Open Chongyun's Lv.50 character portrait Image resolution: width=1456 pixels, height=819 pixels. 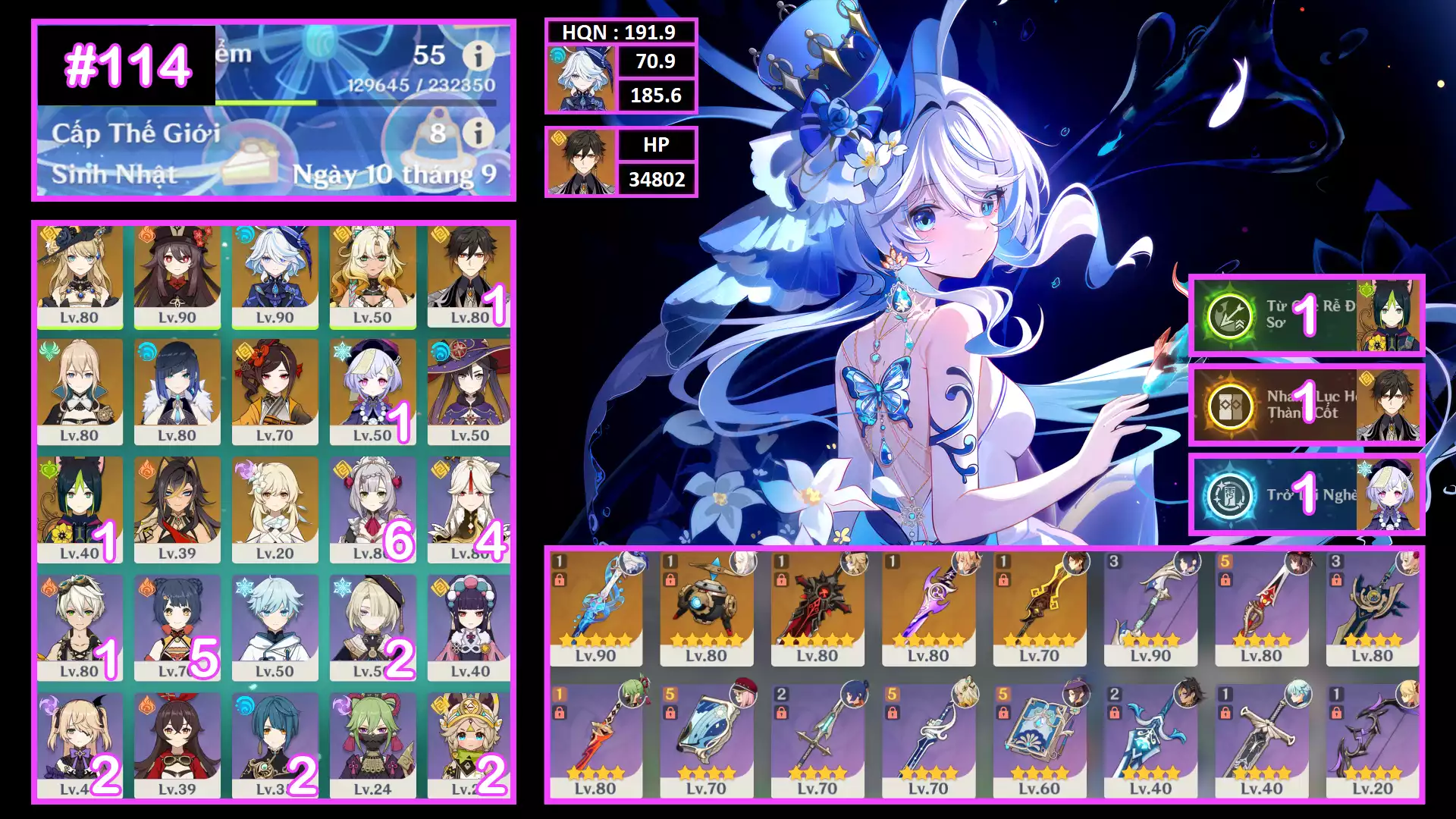tap(275, 629)
